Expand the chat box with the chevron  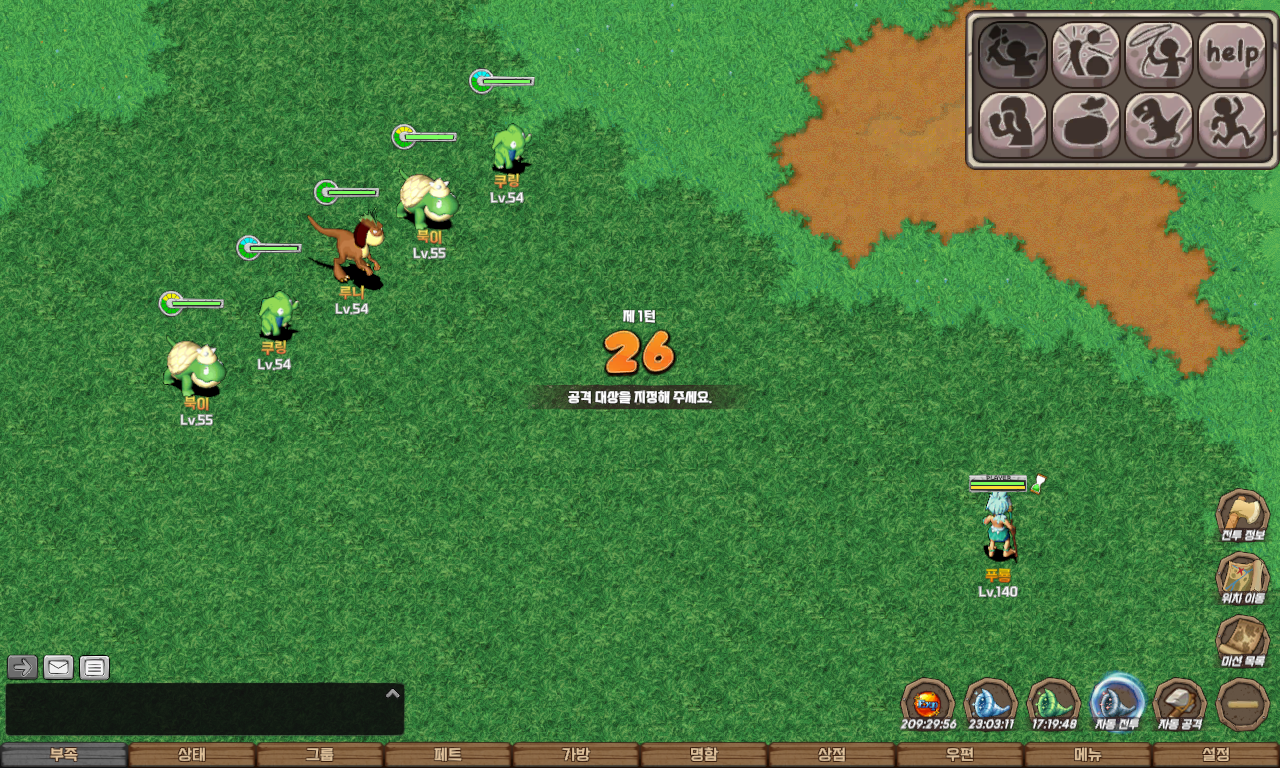[393, 693]
